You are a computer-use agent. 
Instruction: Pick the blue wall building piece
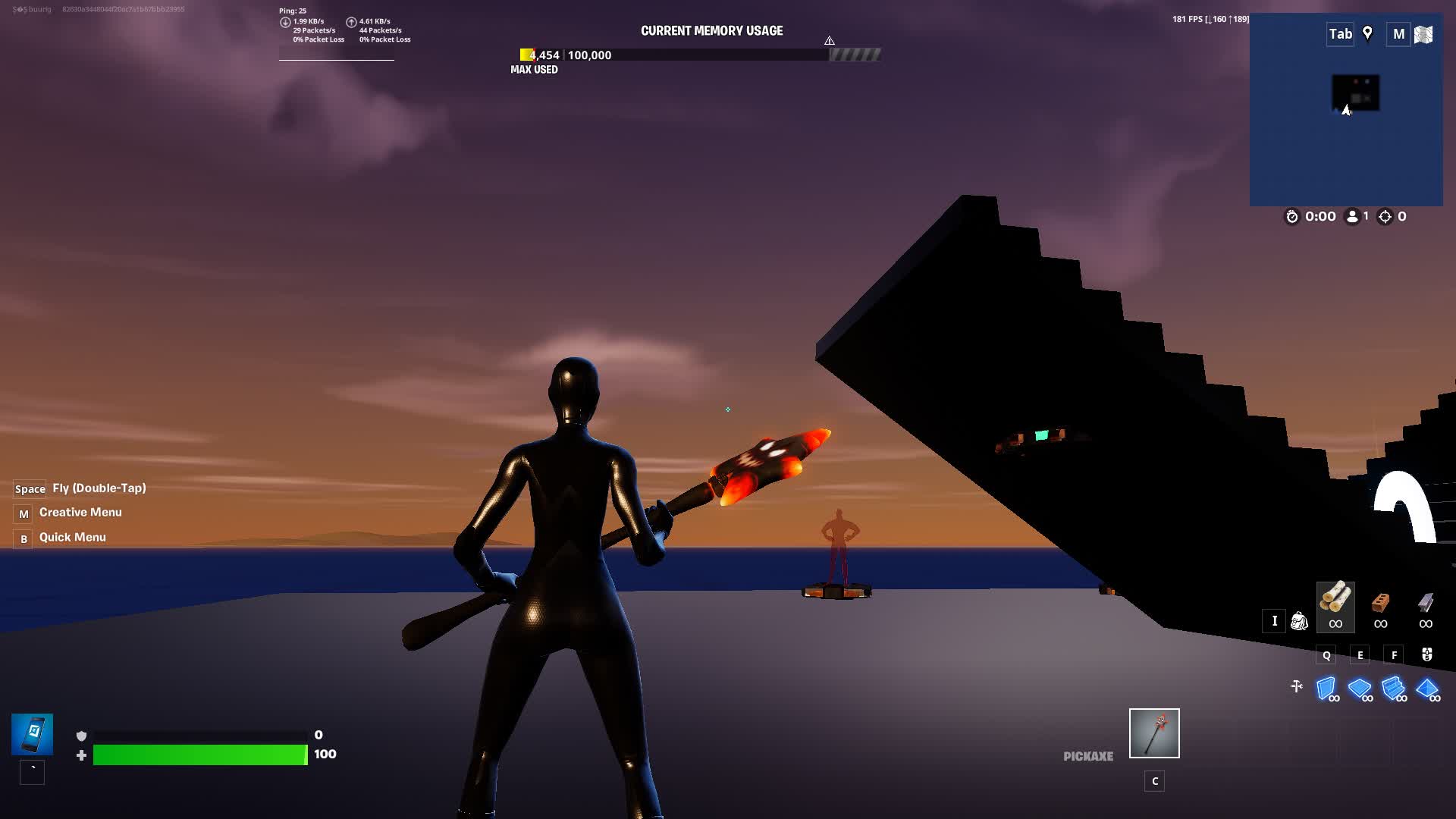(1326, 689)
